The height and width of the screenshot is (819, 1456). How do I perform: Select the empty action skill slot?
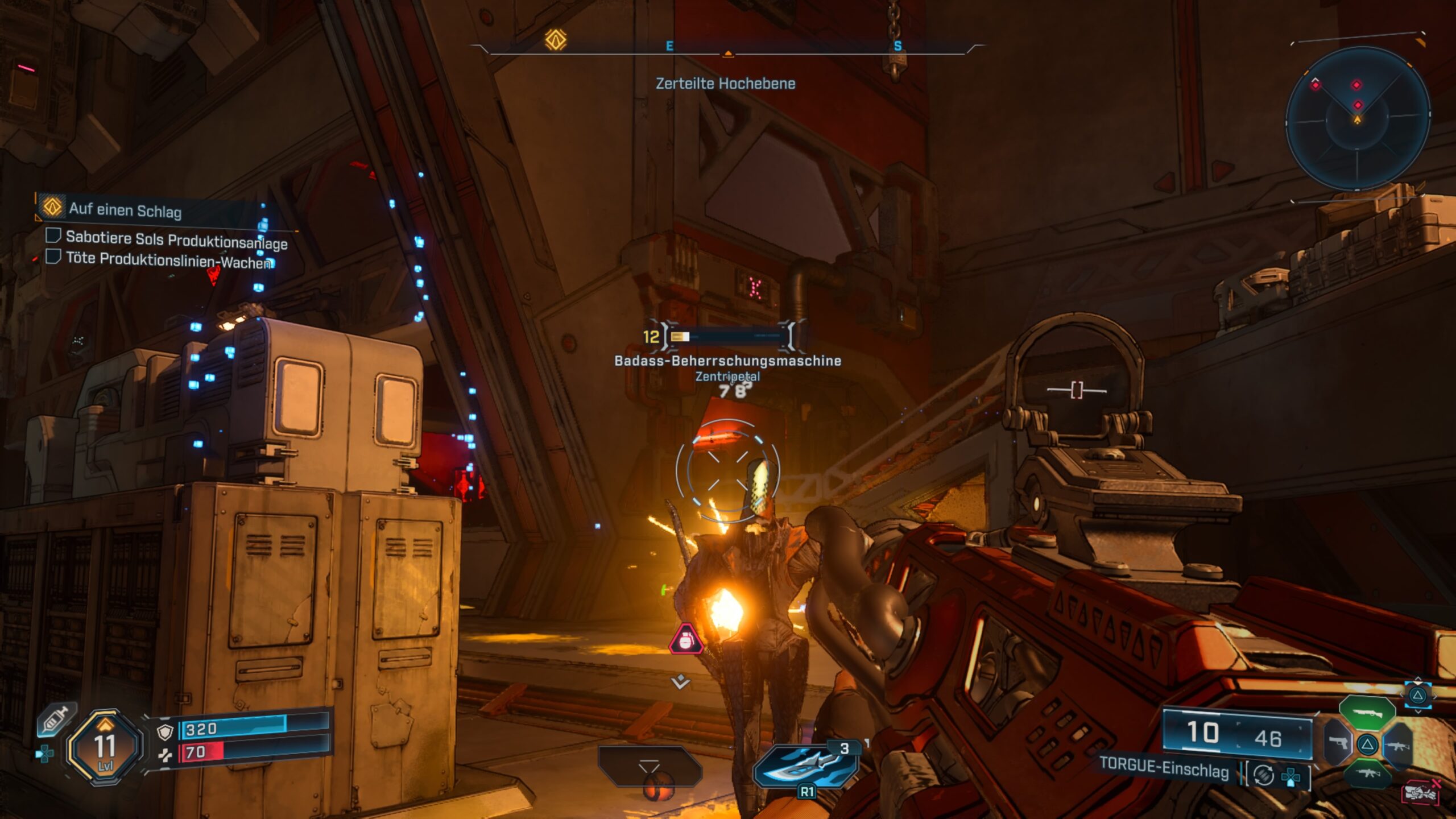[x=649, y=766]
